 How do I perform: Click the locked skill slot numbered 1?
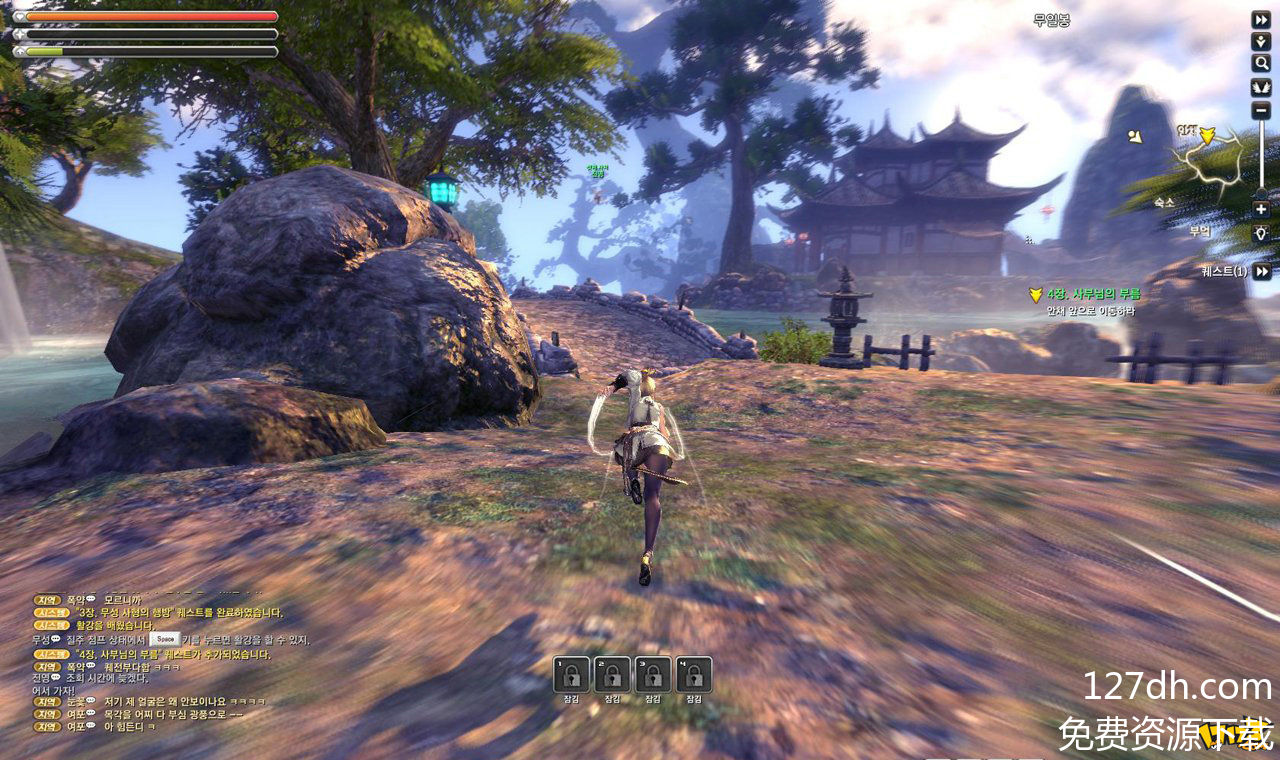pyautogui.click(x=572, y=675)
